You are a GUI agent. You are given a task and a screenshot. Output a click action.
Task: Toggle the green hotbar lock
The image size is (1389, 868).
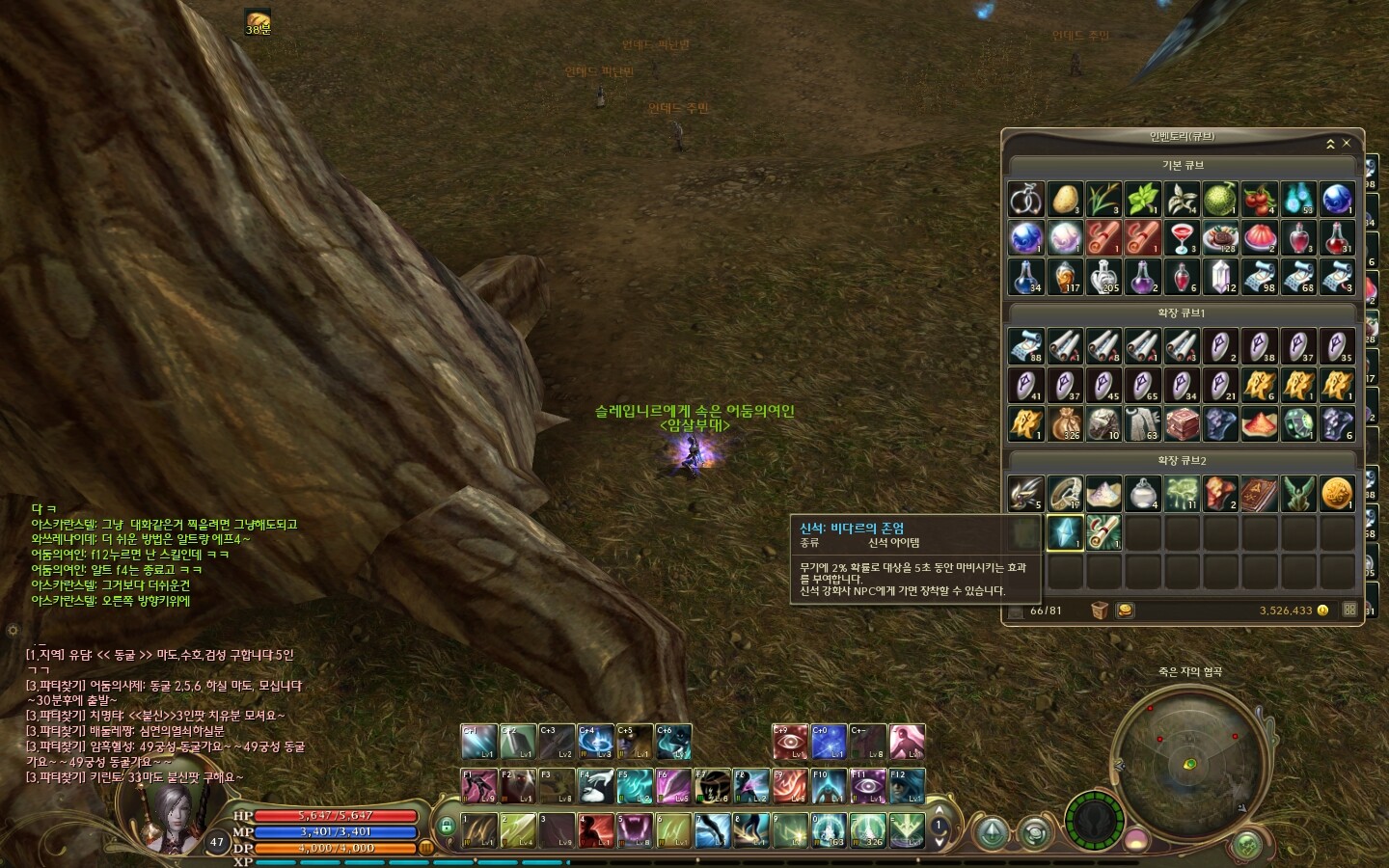pos(446,826)
